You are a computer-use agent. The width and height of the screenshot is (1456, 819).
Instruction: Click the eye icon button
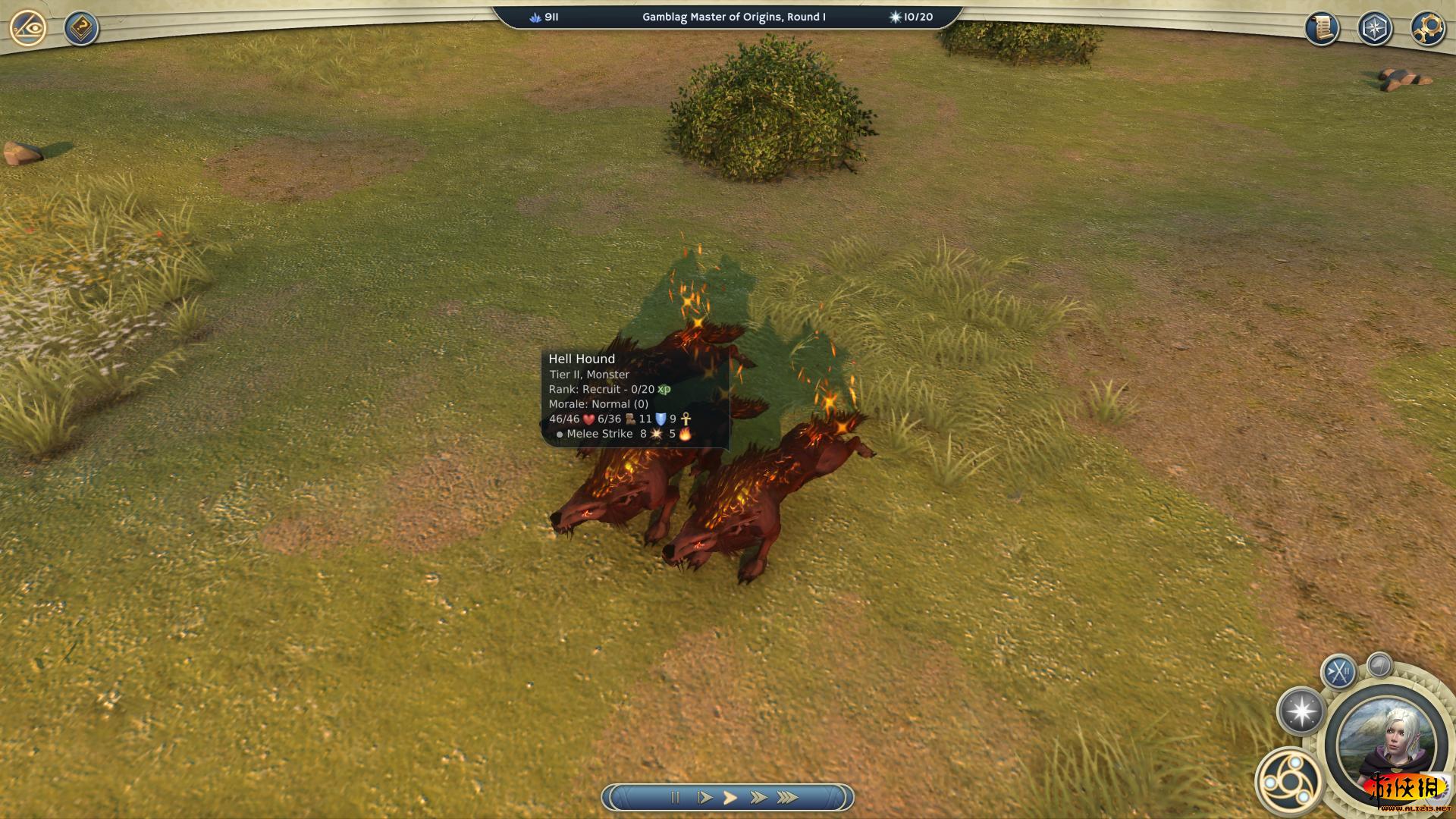point(29,28)
